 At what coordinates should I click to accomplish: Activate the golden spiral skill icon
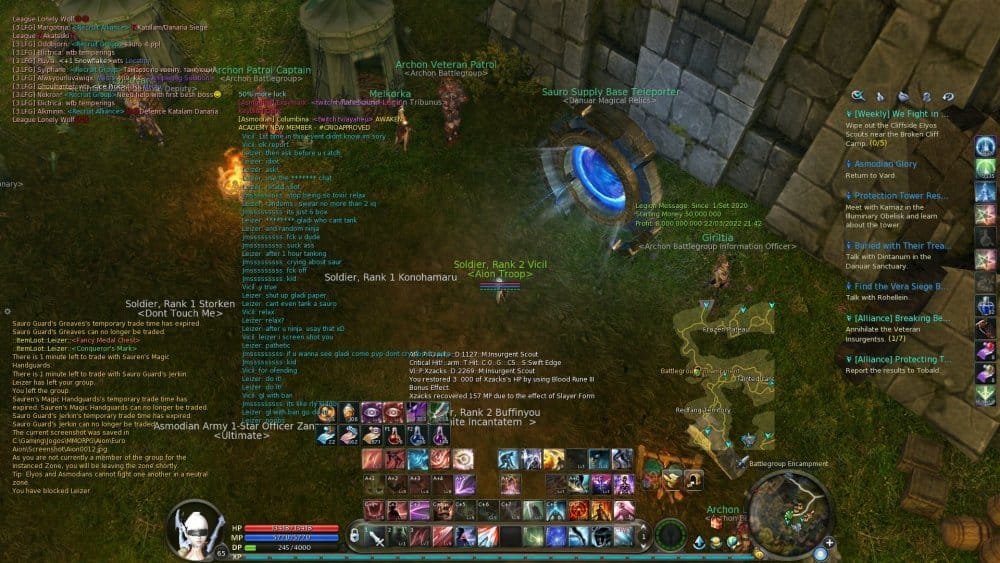[x=462, y=459]
